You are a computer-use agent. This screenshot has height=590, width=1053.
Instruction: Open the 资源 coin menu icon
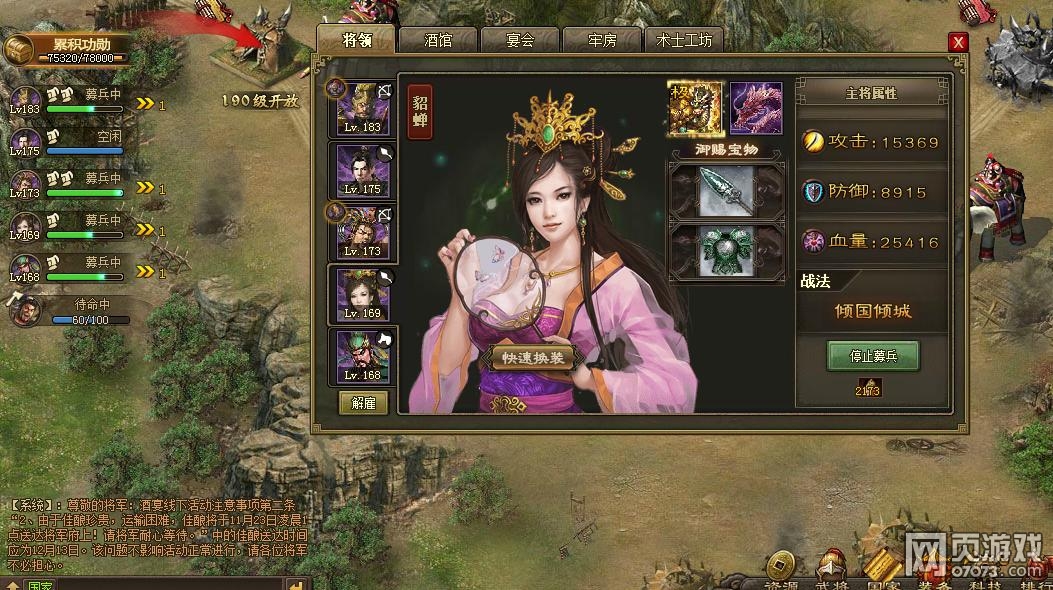tap(781, 566)
